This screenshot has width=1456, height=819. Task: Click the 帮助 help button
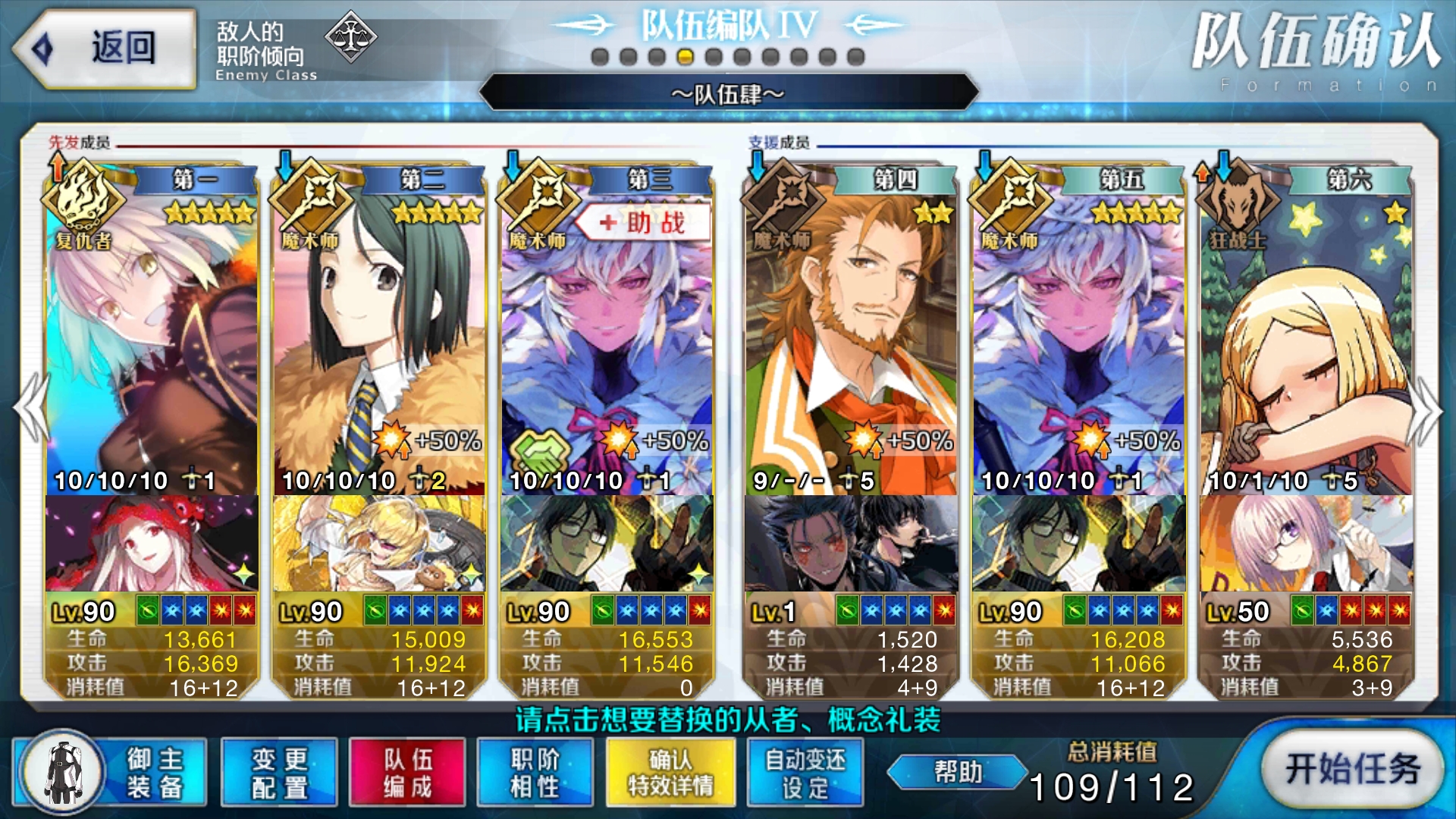pyautogui.click(x=958, y=772)
